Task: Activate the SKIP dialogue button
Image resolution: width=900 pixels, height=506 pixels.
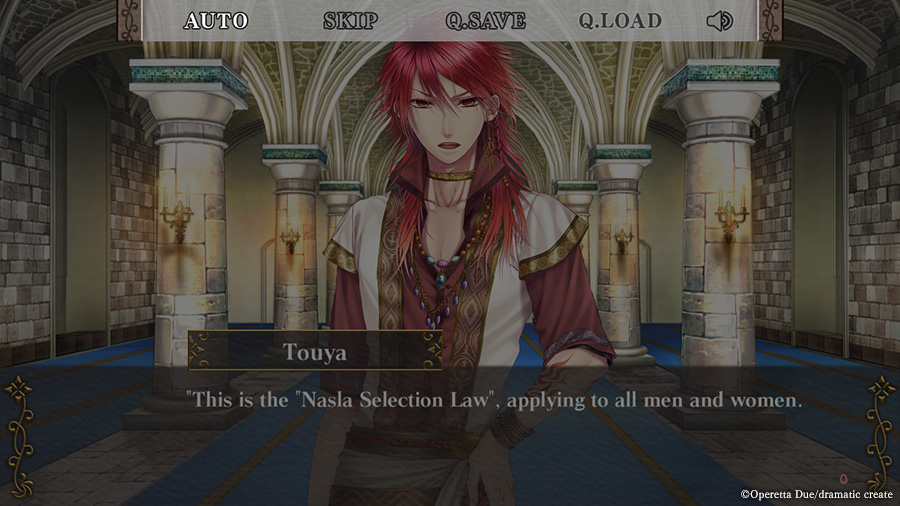Action: (350, 21)
